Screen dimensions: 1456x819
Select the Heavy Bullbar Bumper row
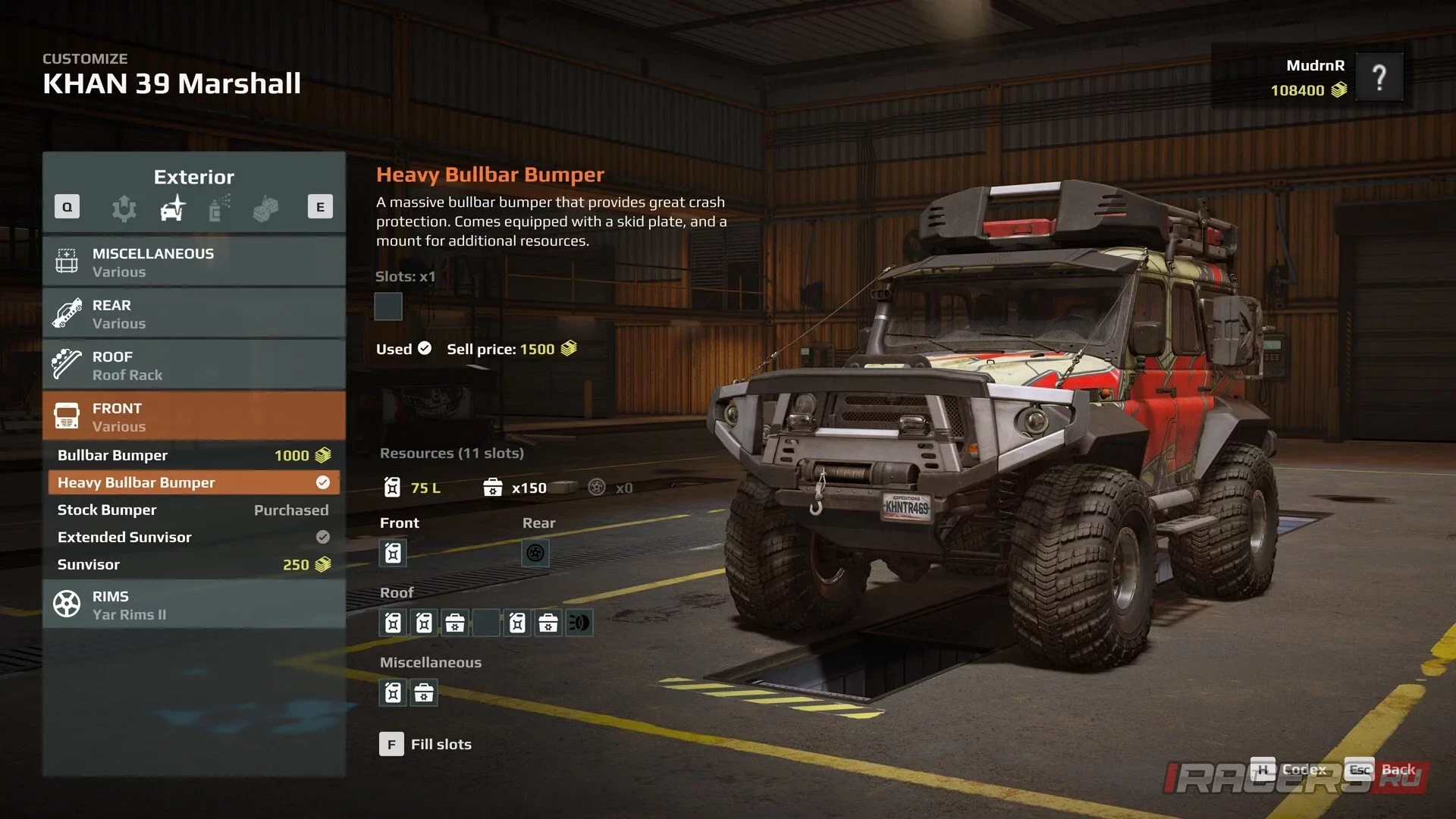tap(194, 482)
